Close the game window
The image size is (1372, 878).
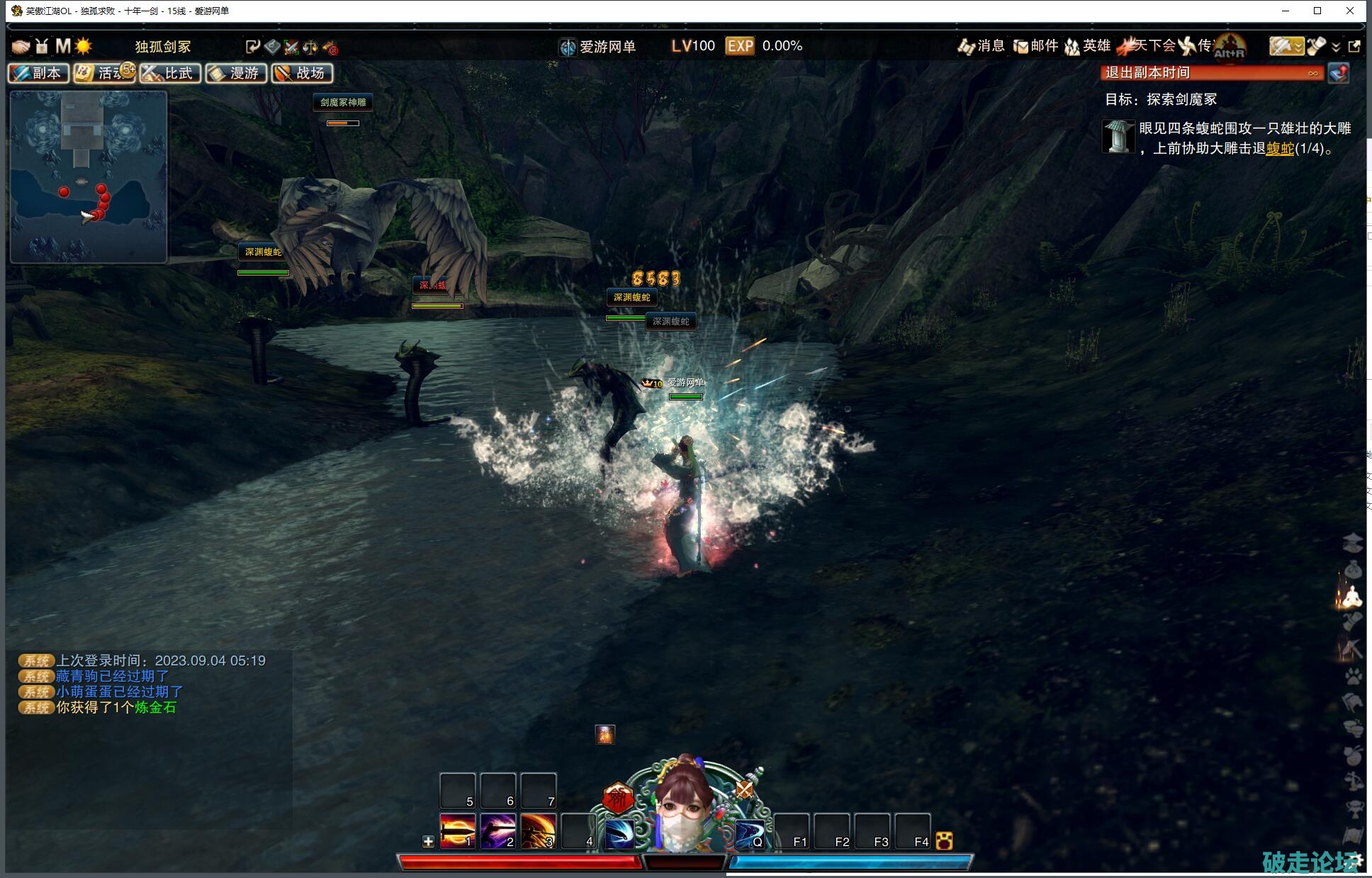[x=1350, y=11]
